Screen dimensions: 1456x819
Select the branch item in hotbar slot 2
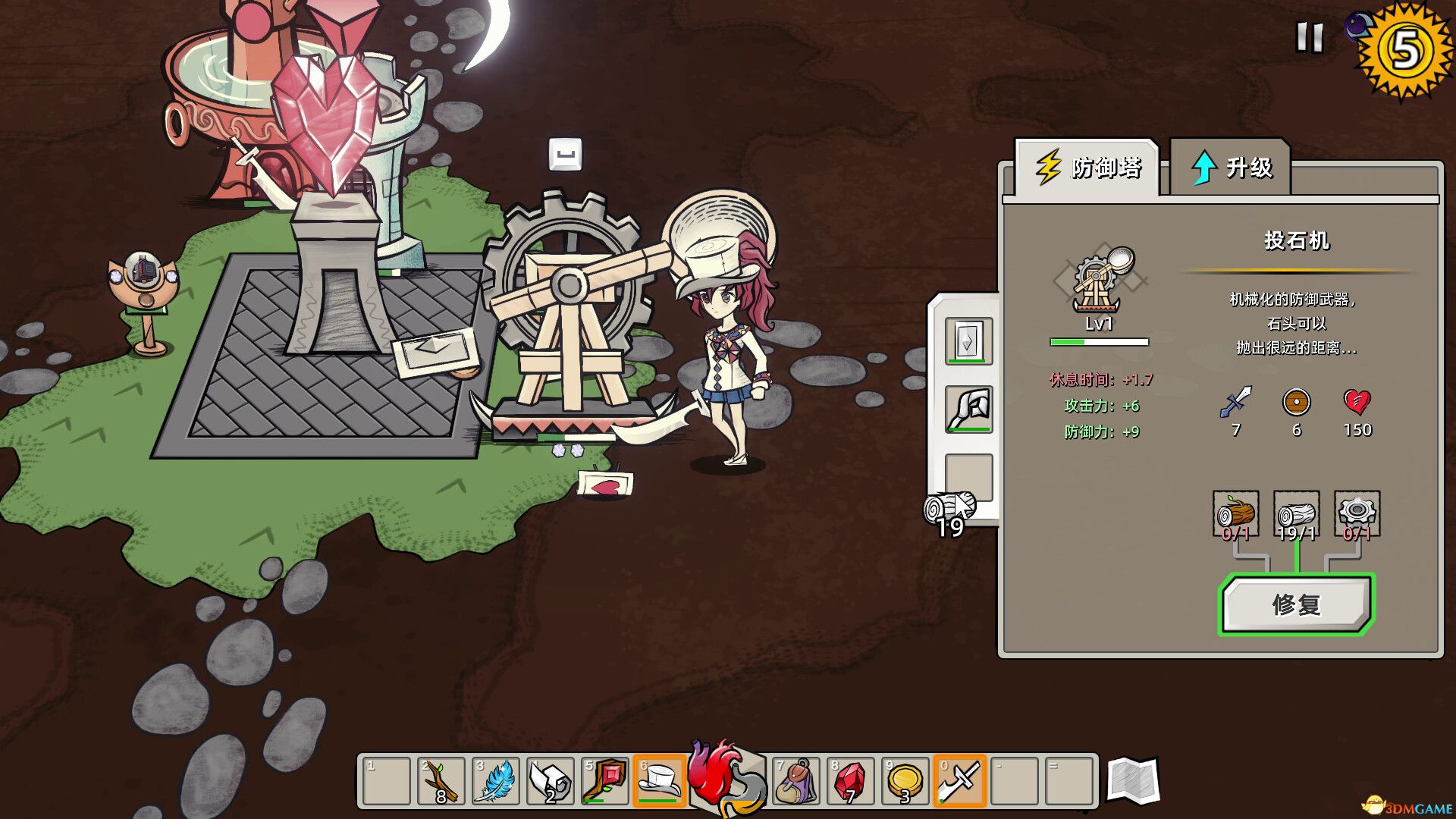click(x=440, y=781)
